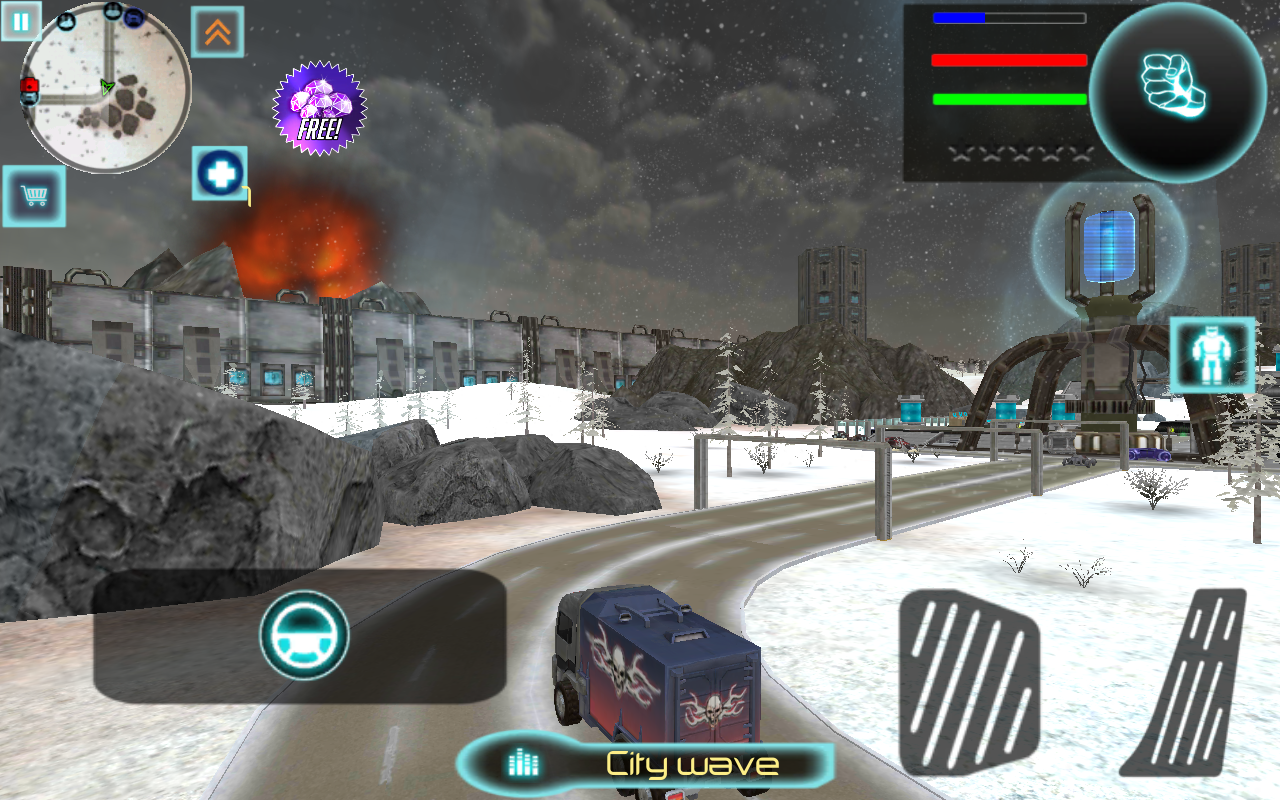The image size is (1280, 800).
Task: Open the shopping cart store
Action: tap(34, 195)
